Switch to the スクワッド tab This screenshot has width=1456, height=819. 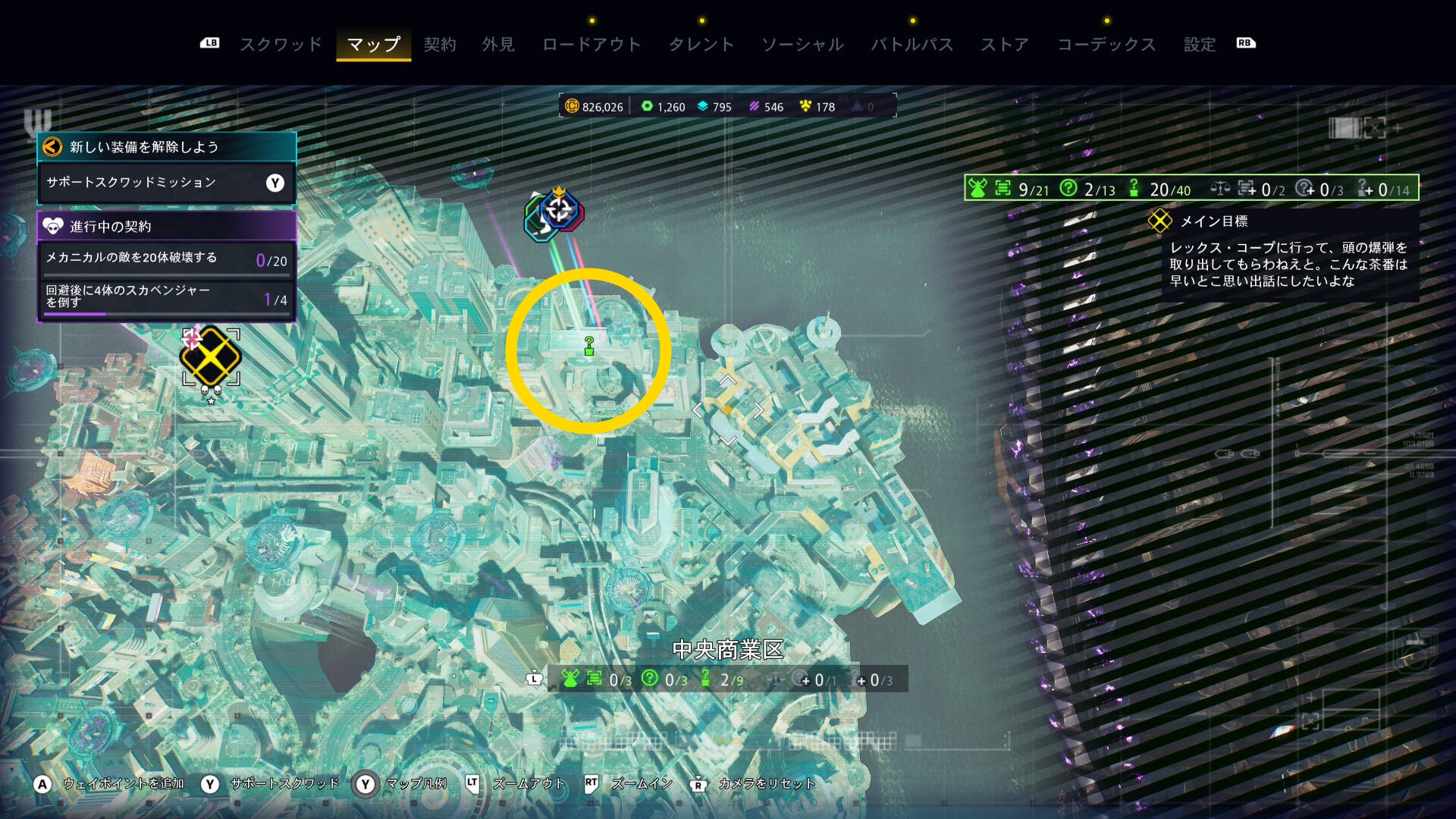(281, 45)
